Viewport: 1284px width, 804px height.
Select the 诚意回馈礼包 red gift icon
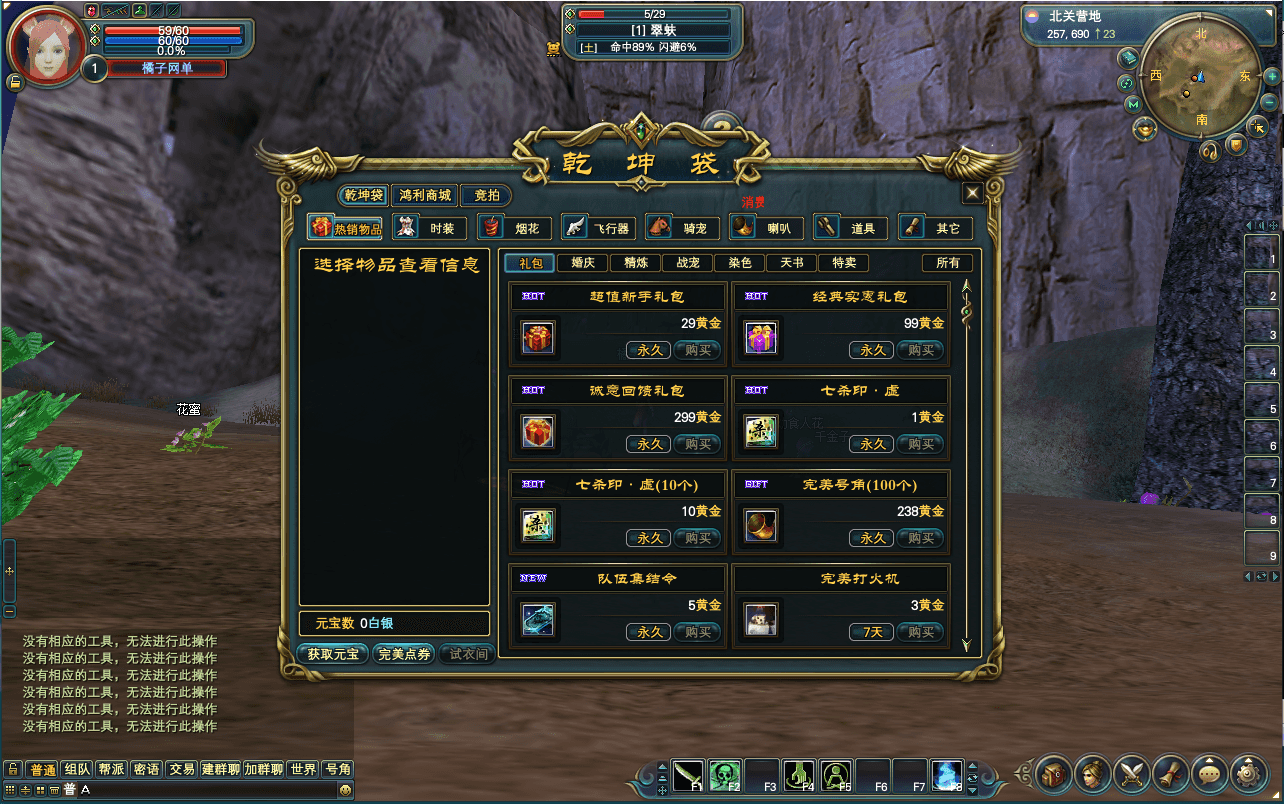point(538,432)
